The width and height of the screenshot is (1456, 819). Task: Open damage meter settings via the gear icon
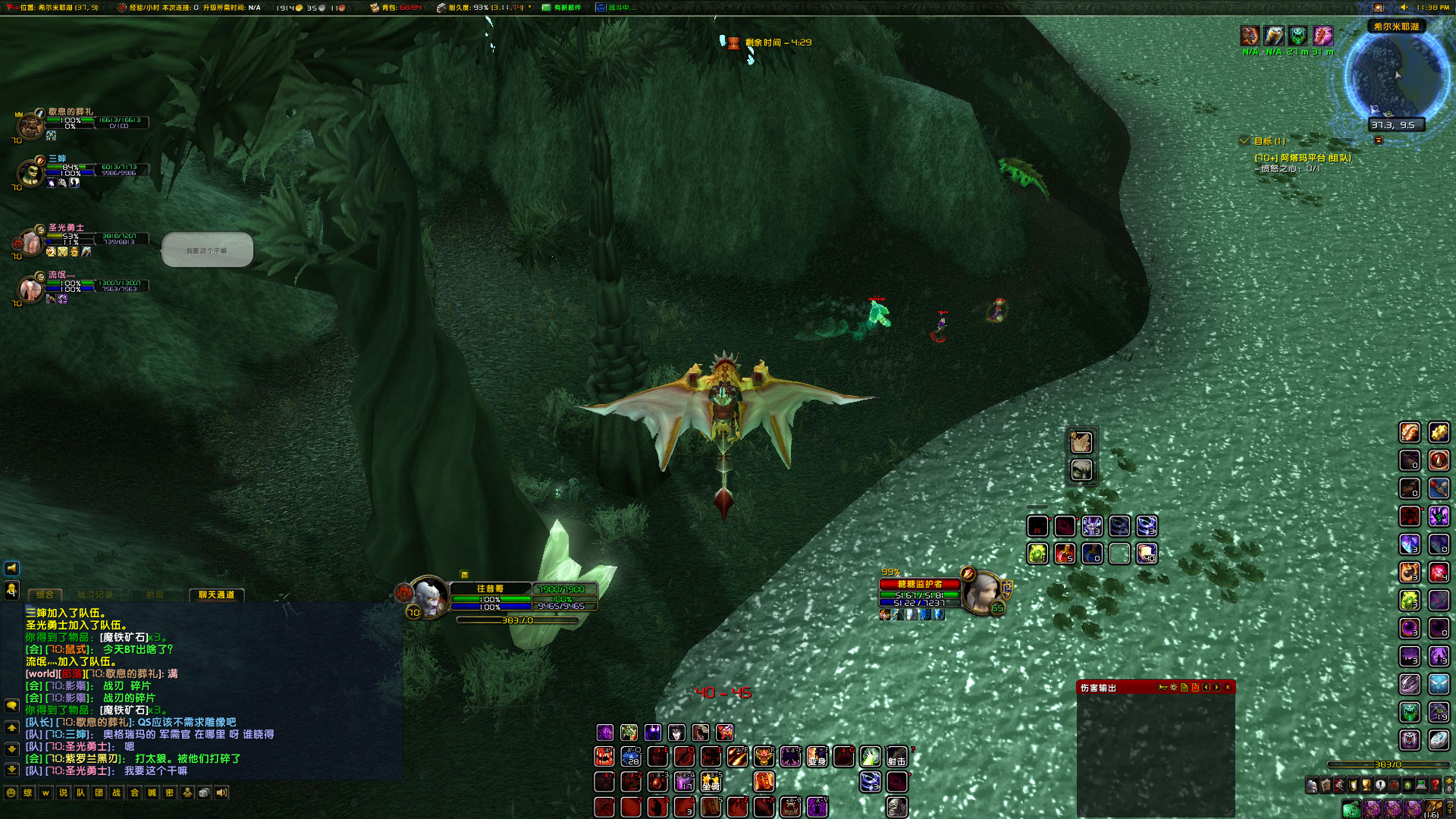[x=1173, y=687]
